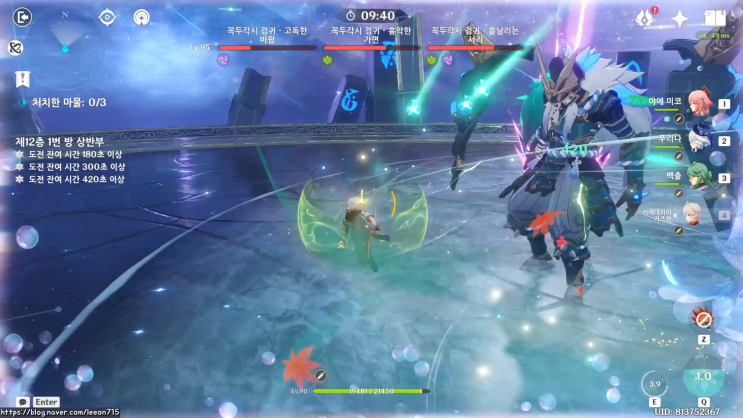The width and height of the screenshot is (743, 418).
Task: Open the adventurer handbook icon
Action: [714, 18]
